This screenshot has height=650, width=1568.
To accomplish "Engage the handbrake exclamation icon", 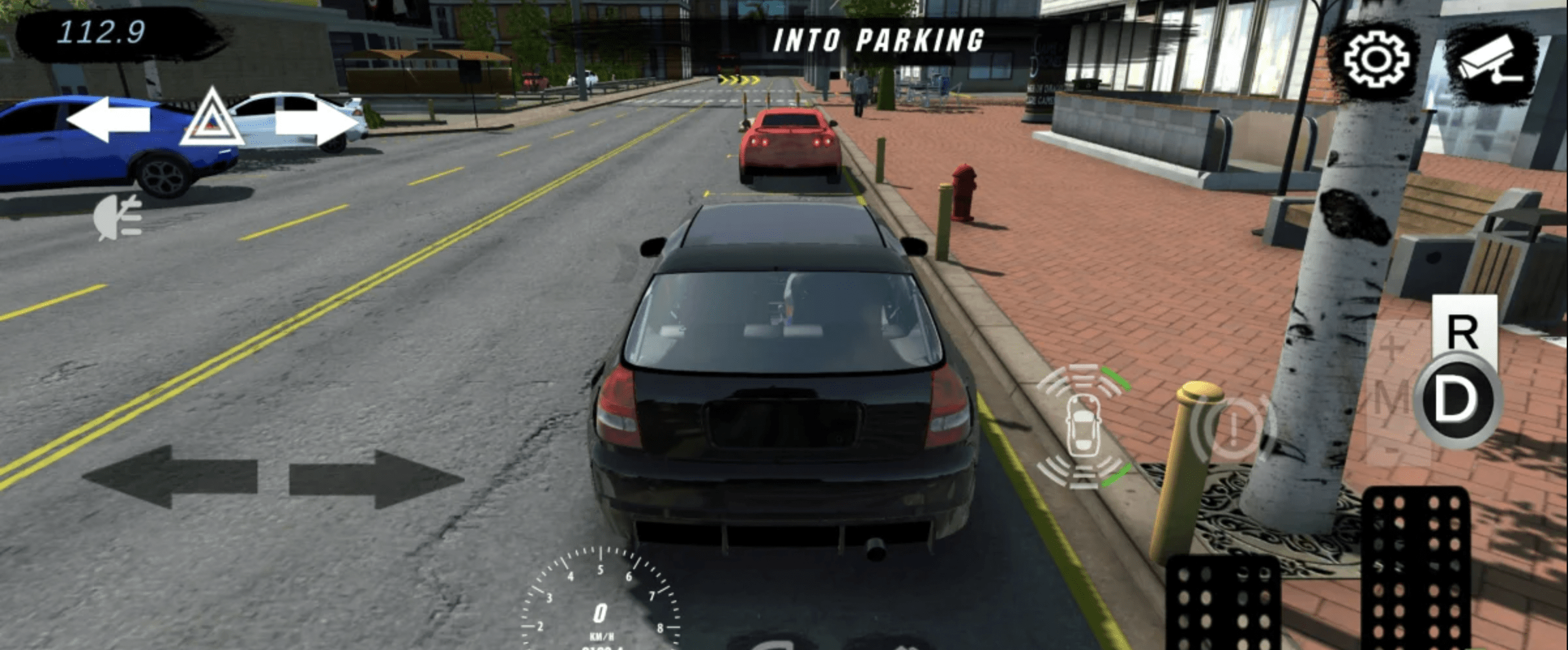I will (1232, 429).
